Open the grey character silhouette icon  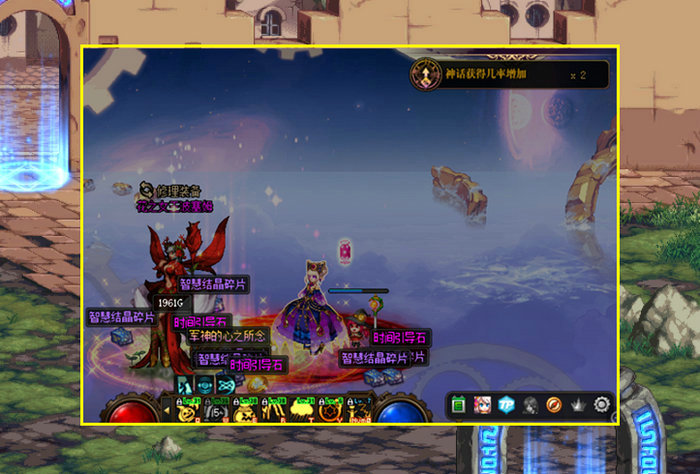pos(530,405)
